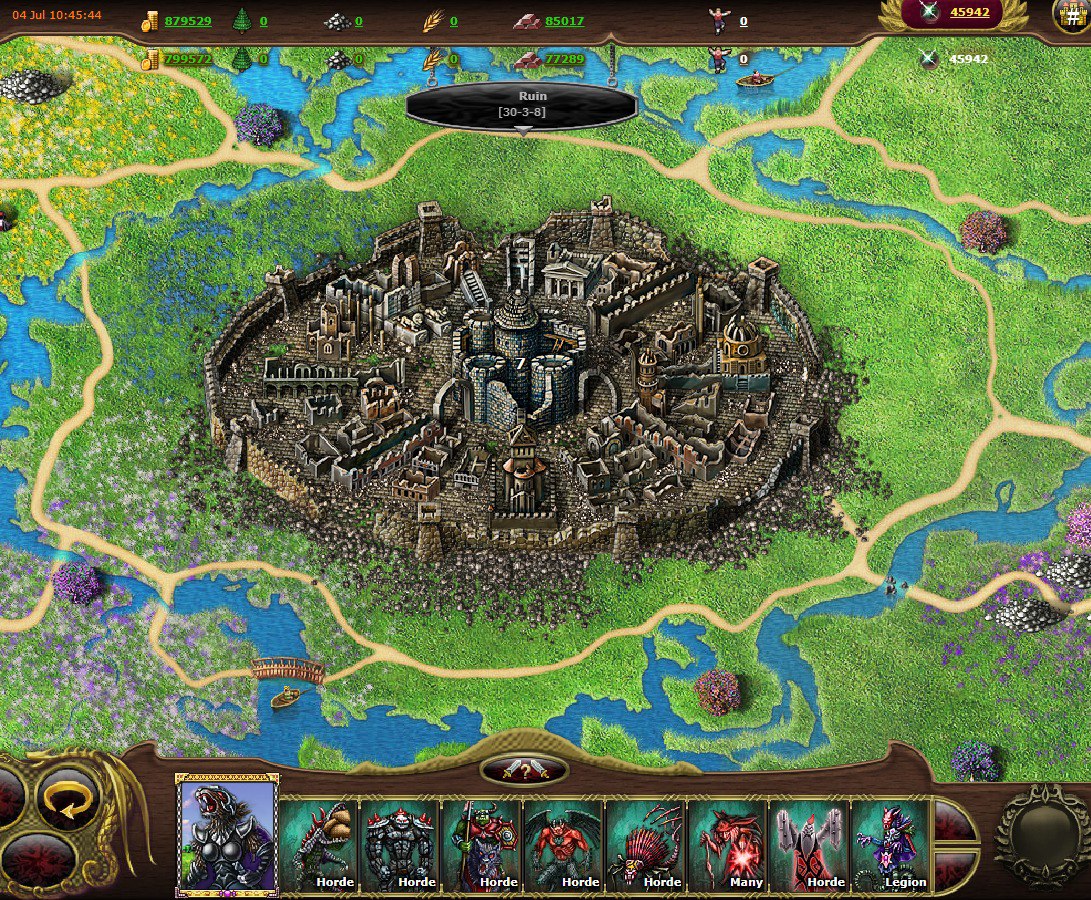The image size is (1091, 900).
Task: Select the gray stone golem Horde unit
Action: (x=400, y=844)
